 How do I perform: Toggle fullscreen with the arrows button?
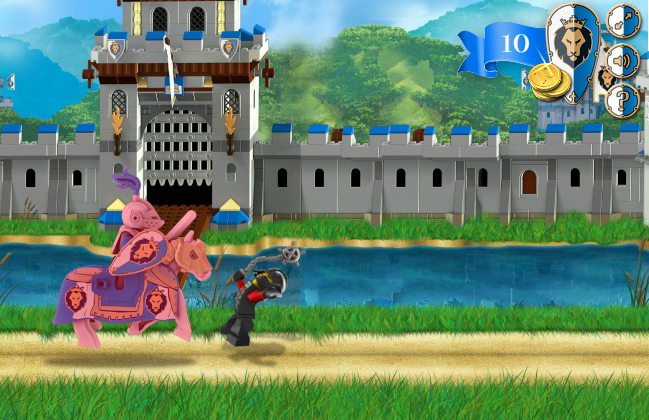[622, 21]
